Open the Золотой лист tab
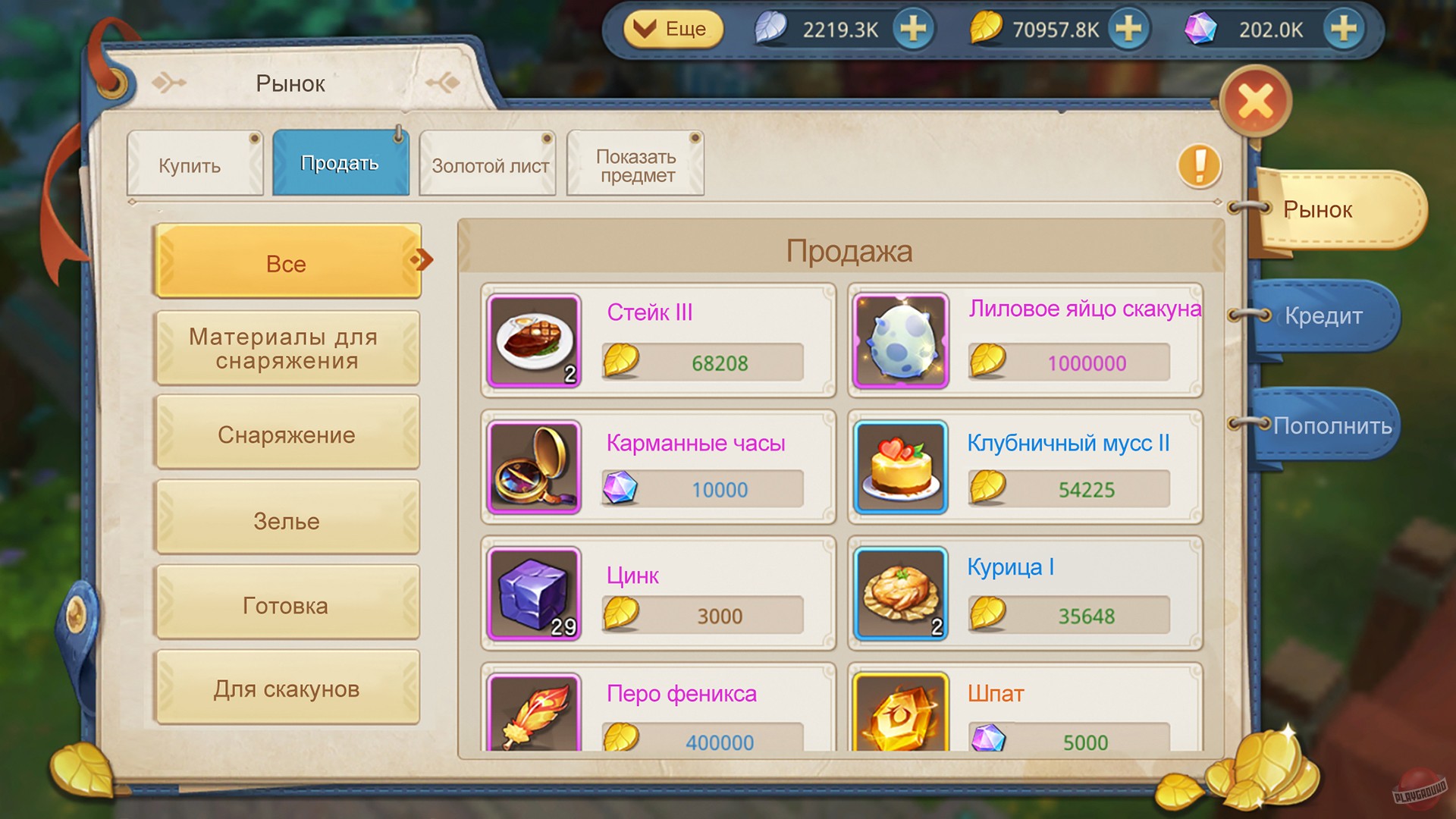The image size is (1456, 819). click(x=488, y=163)
